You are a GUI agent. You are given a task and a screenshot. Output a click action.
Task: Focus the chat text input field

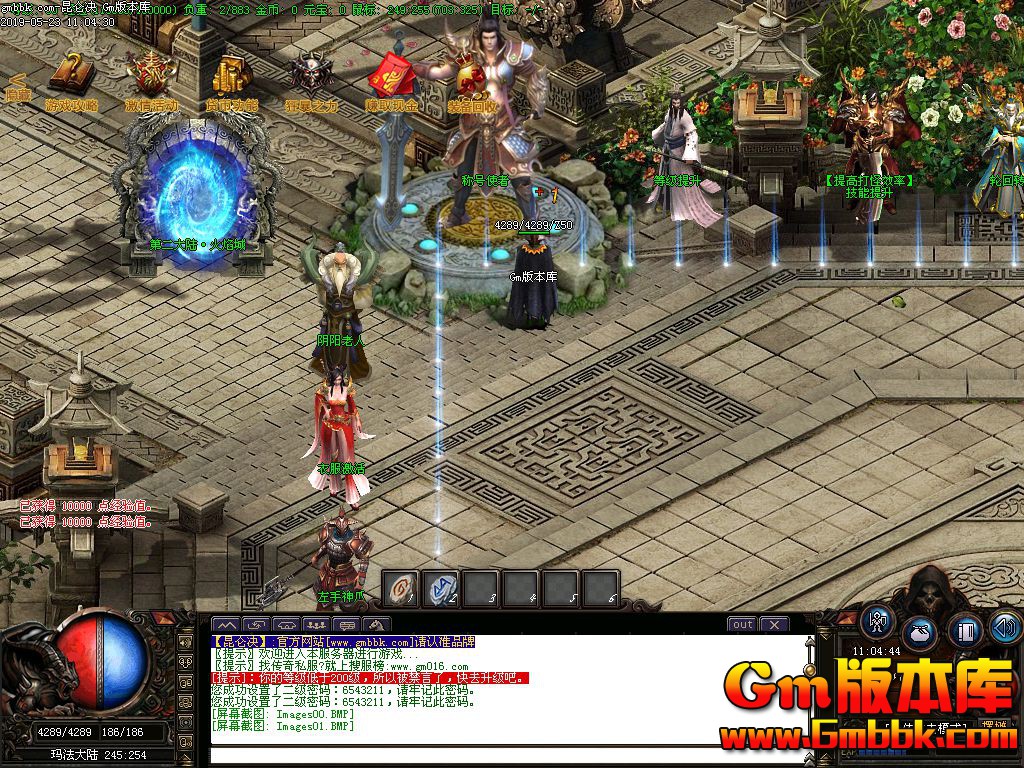pyautogui.click(x=500, y=756)
